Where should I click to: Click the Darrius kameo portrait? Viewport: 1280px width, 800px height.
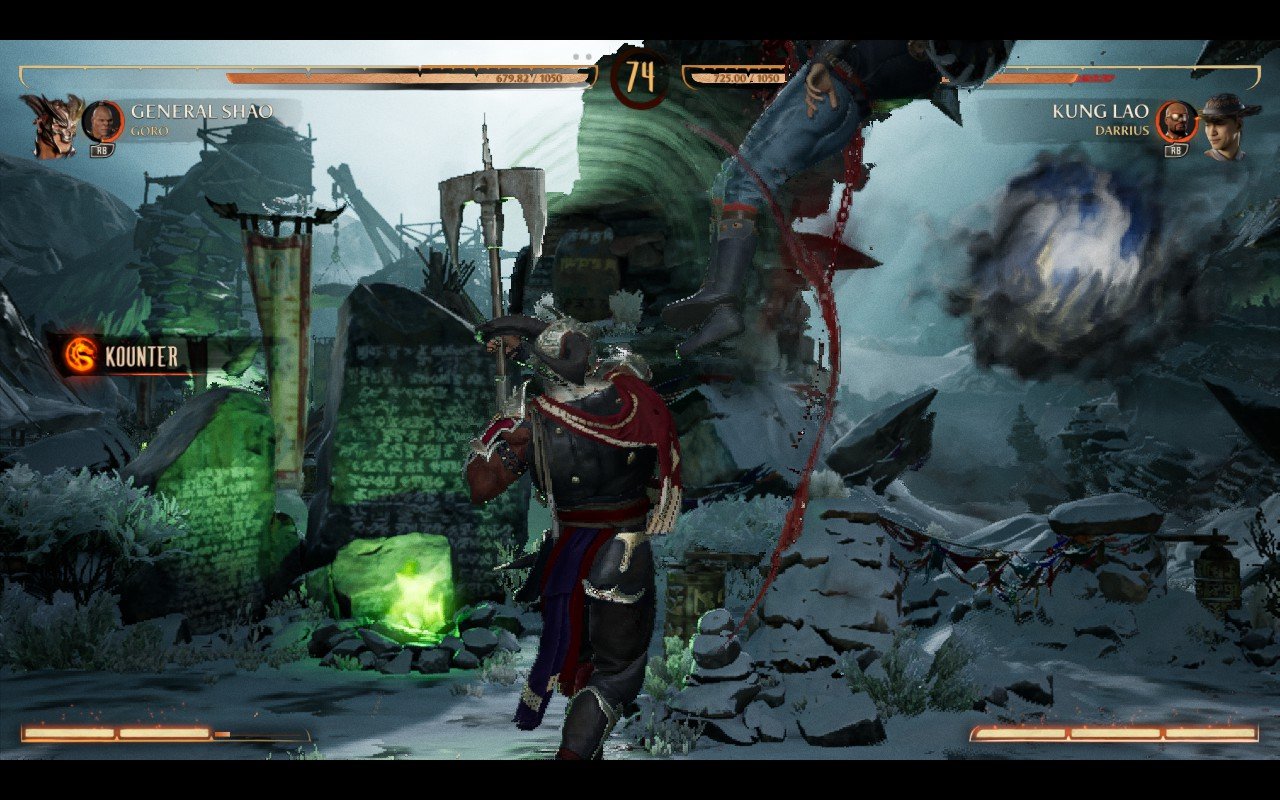1177,121
